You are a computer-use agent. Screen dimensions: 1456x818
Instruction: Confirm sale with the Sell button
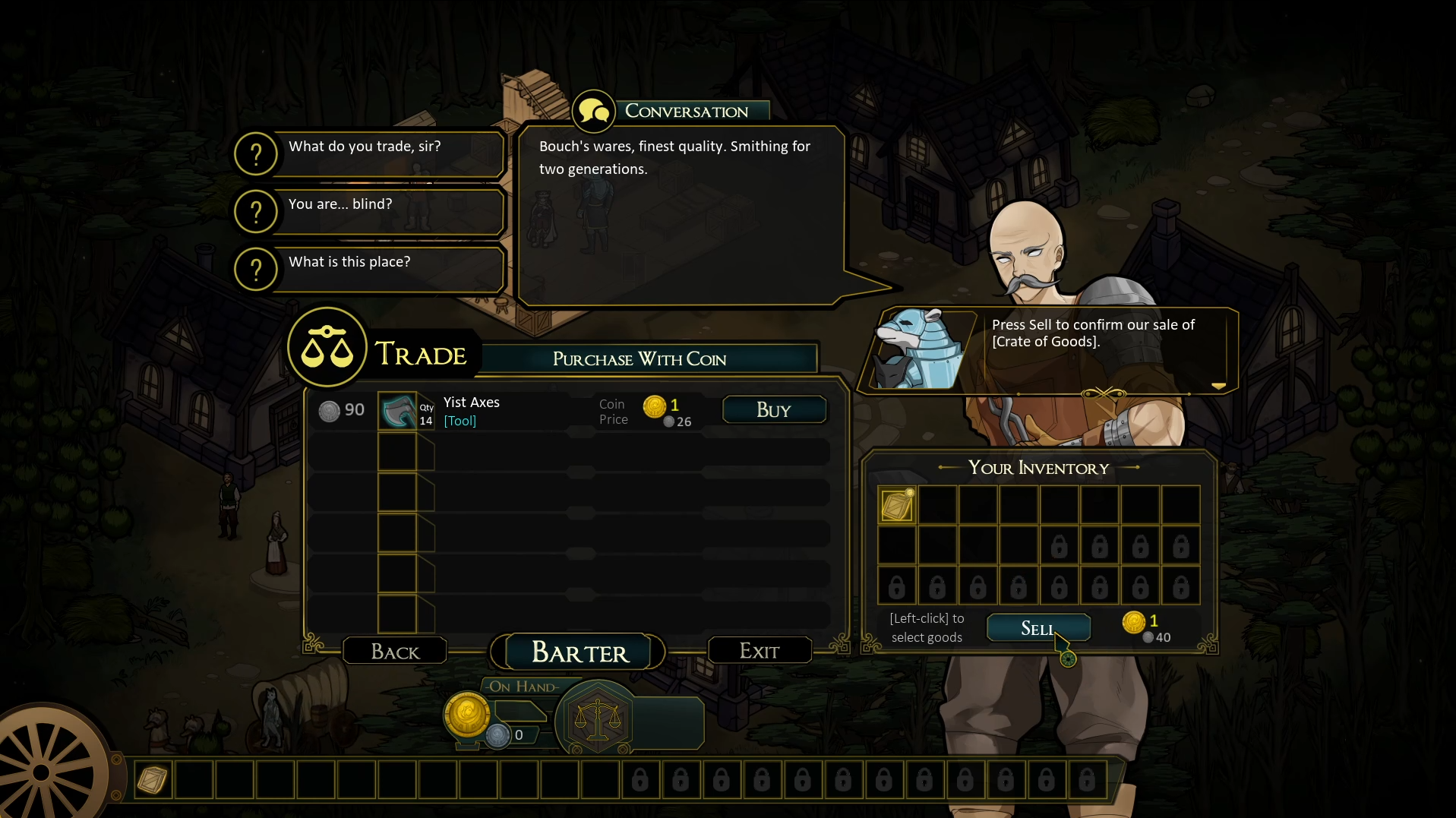pyautogui.click(x=1038, y=628)
